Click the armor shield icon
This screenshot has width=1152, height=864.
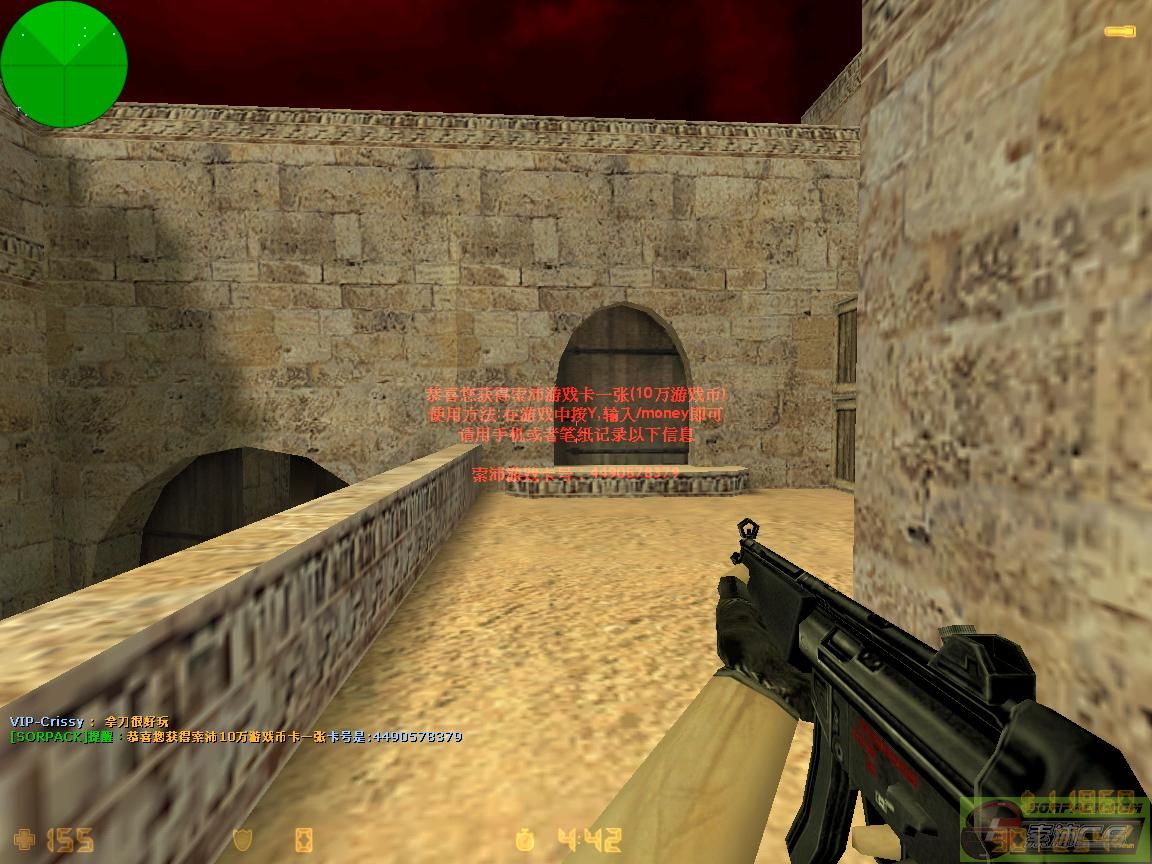click(242, 839)
